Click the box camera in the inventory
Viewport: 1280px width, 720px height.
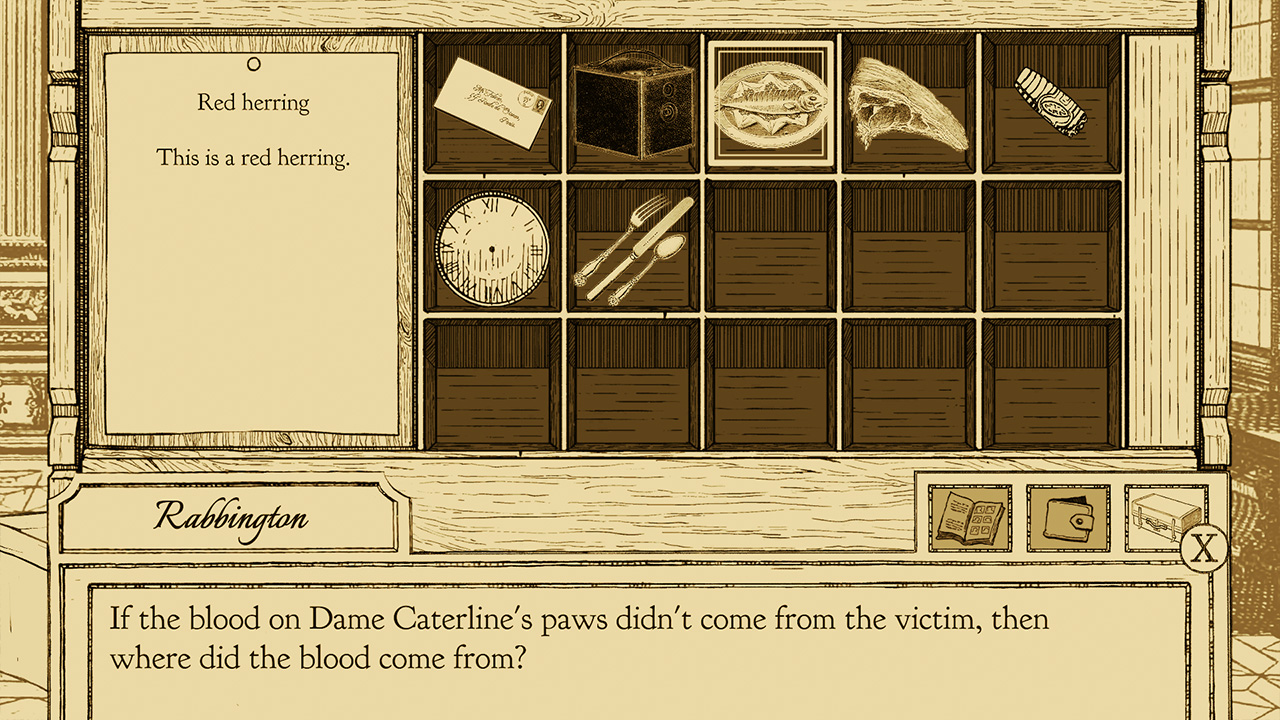[x=631, y=105]
